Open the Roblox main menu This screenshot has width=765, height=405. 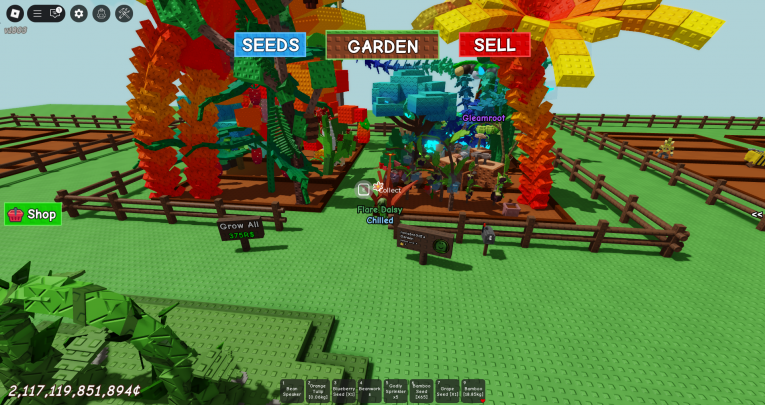(15, 13)
